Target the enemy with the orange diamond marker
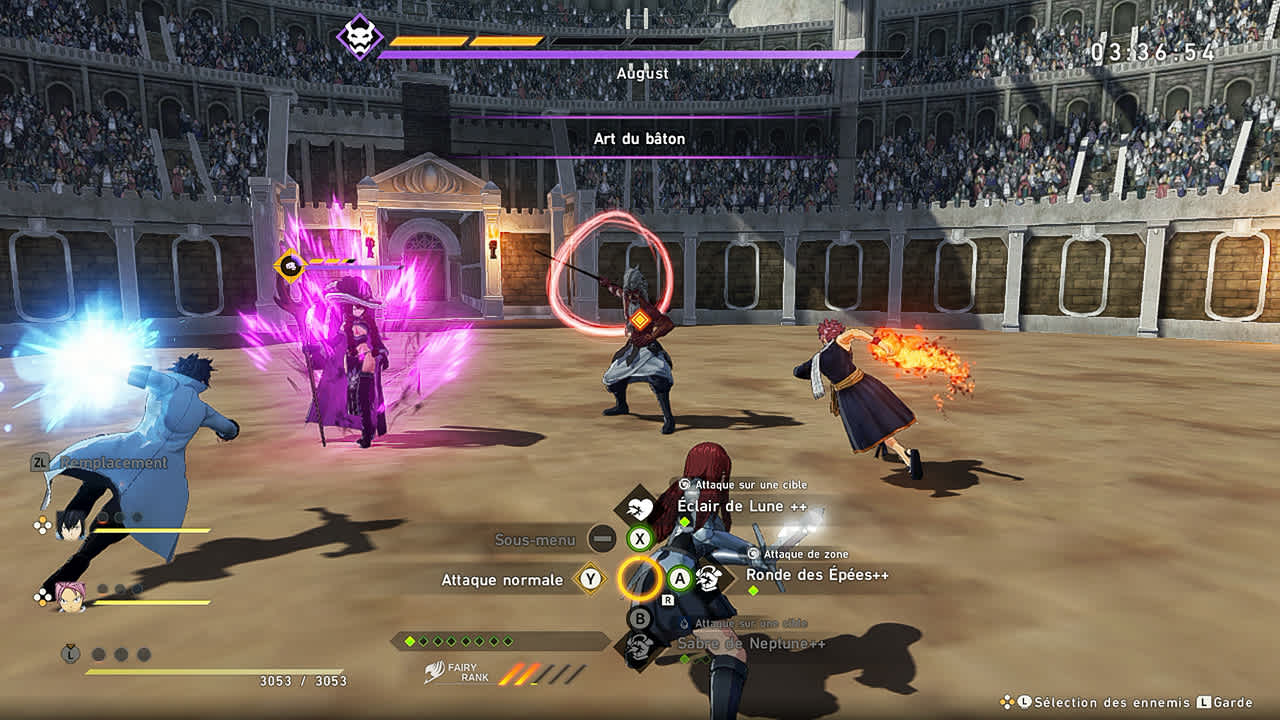1280x720 pixels. 639,320
